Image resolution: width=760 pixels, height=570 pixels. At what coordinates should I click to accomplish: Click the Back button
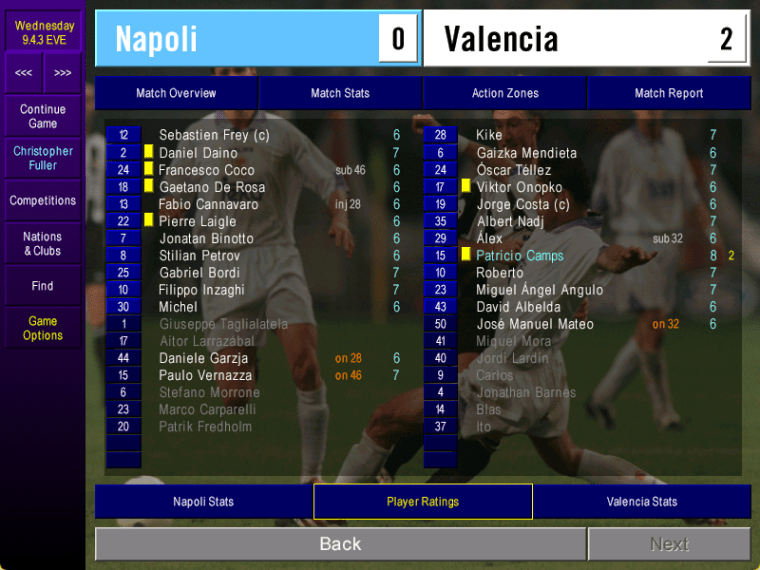point(340,544)
